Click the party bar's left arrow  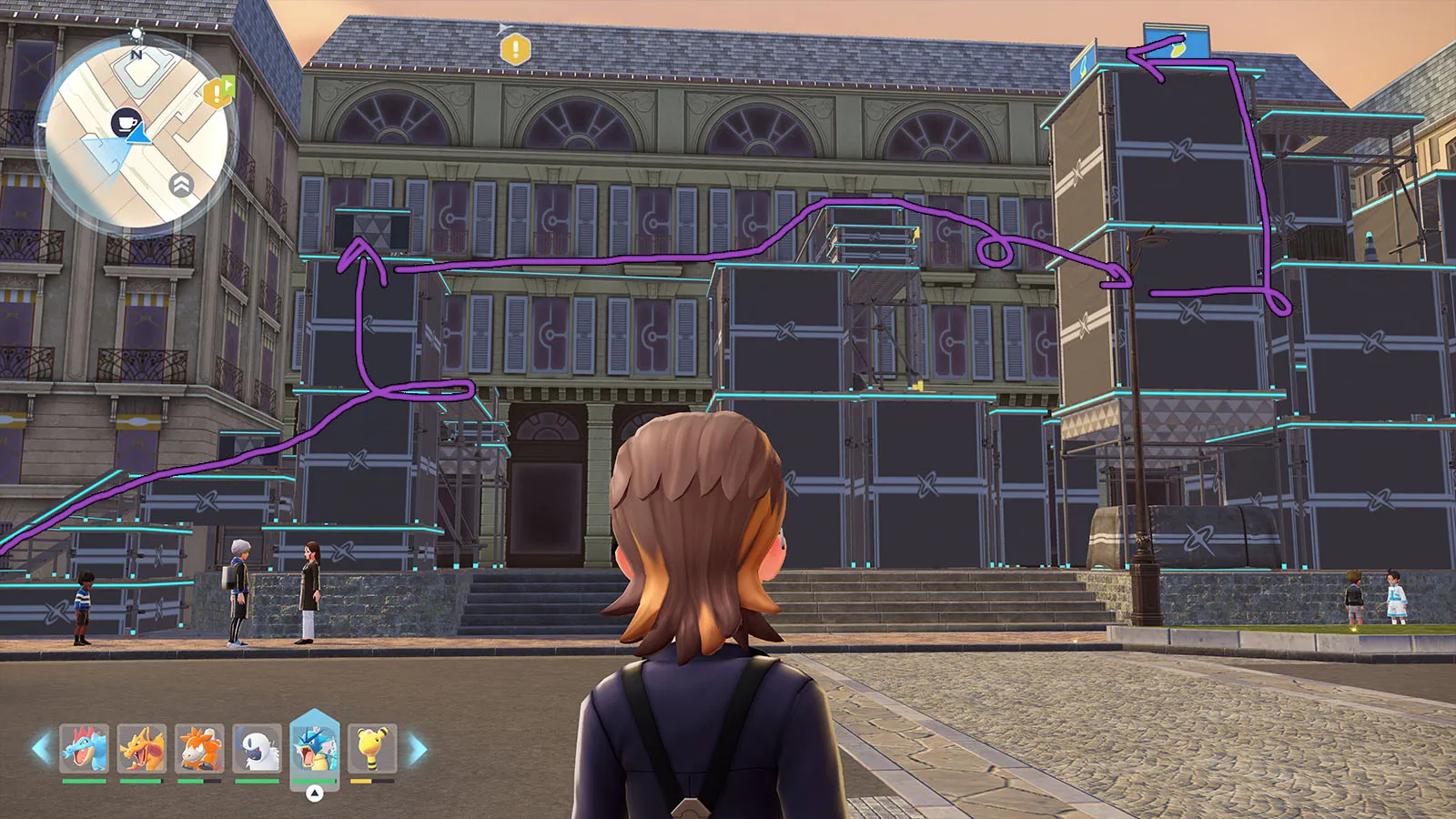click(x=40, y=749)
